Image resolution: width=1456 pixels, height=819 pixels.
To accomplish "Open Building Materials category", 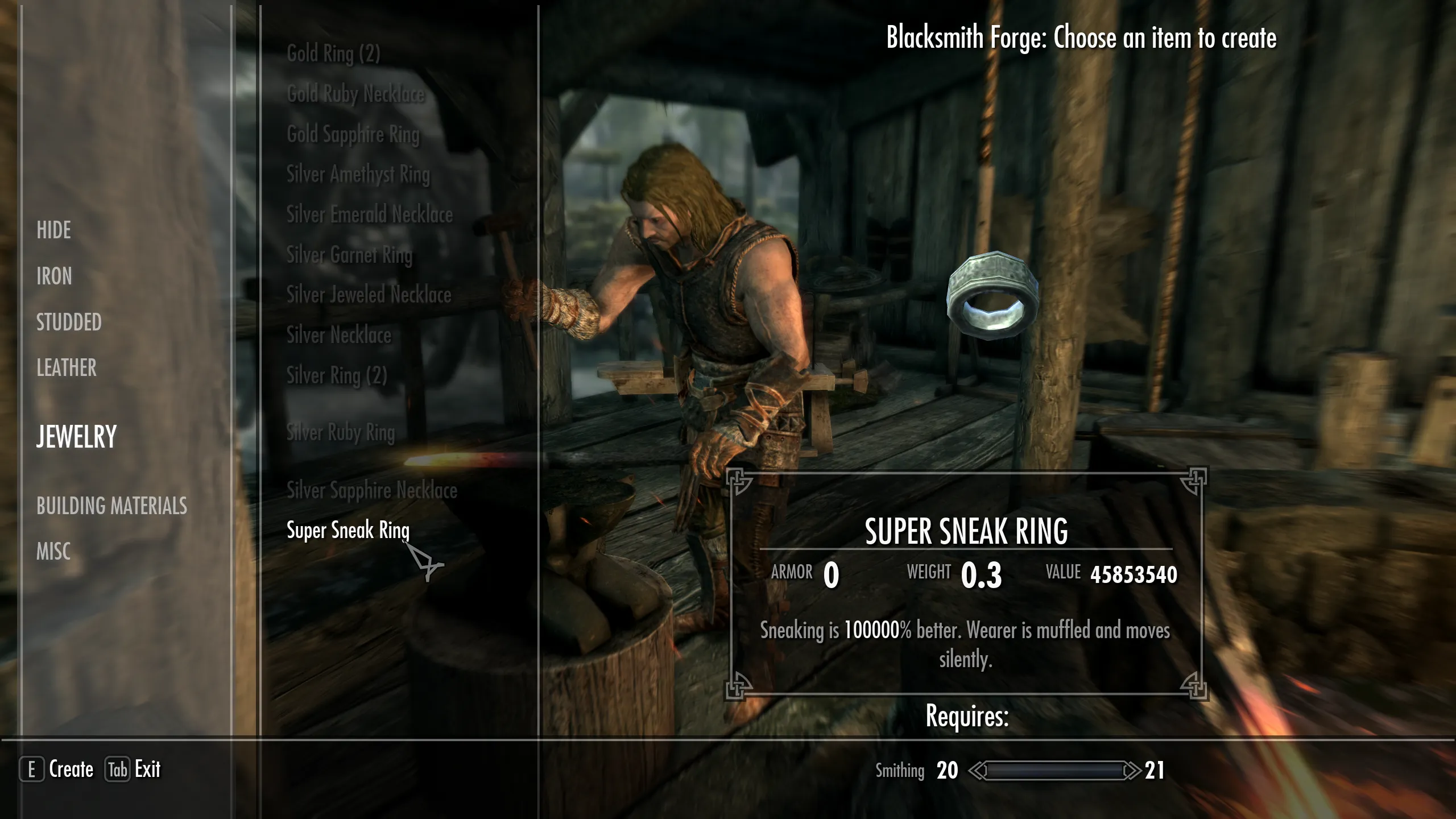I will click(112, 506).
